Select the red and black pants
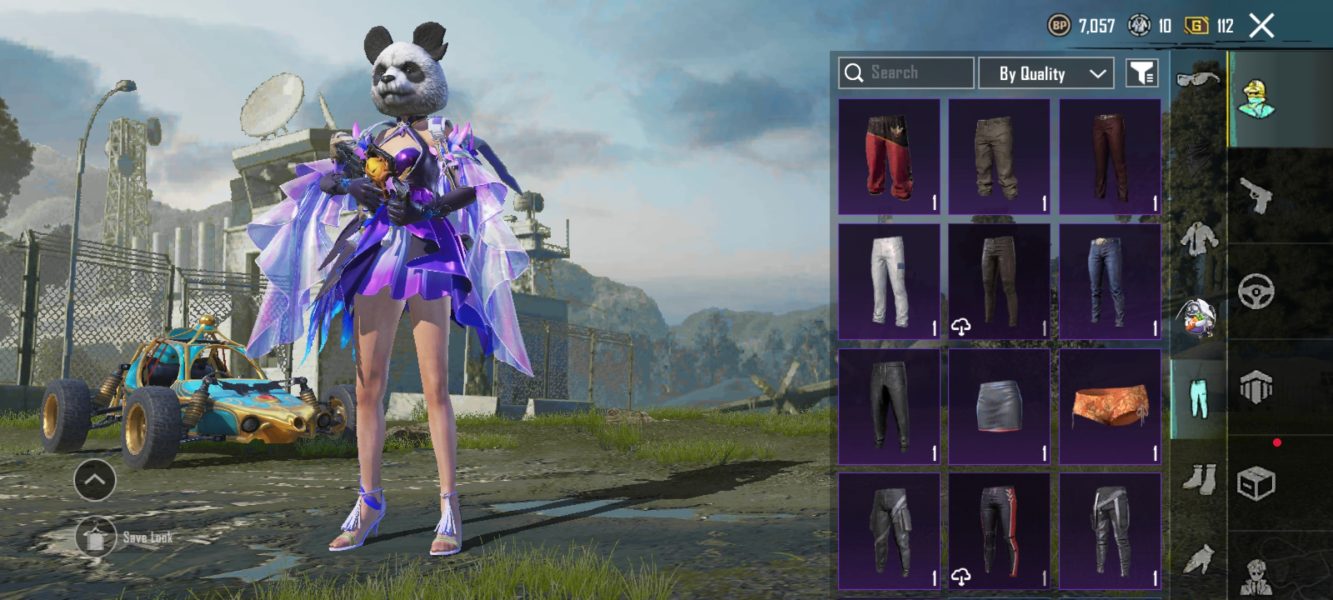Image resolution: width=1333 pixels, height=600 pixels. click(889, 157)
